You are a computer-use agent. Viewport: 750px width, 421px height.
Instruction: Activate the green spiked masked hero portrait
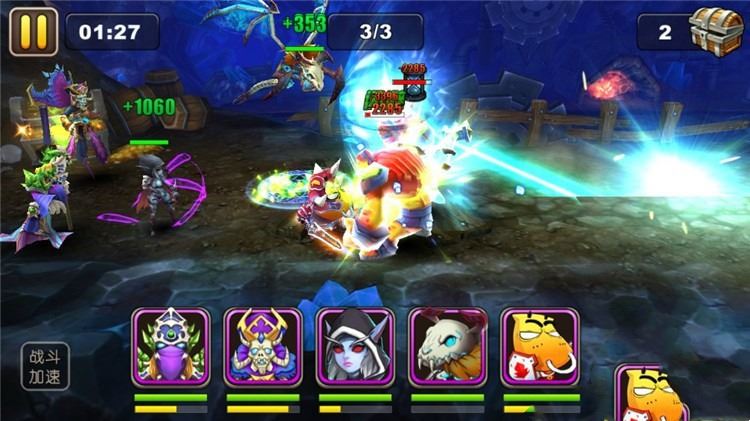tap(170, 346)
